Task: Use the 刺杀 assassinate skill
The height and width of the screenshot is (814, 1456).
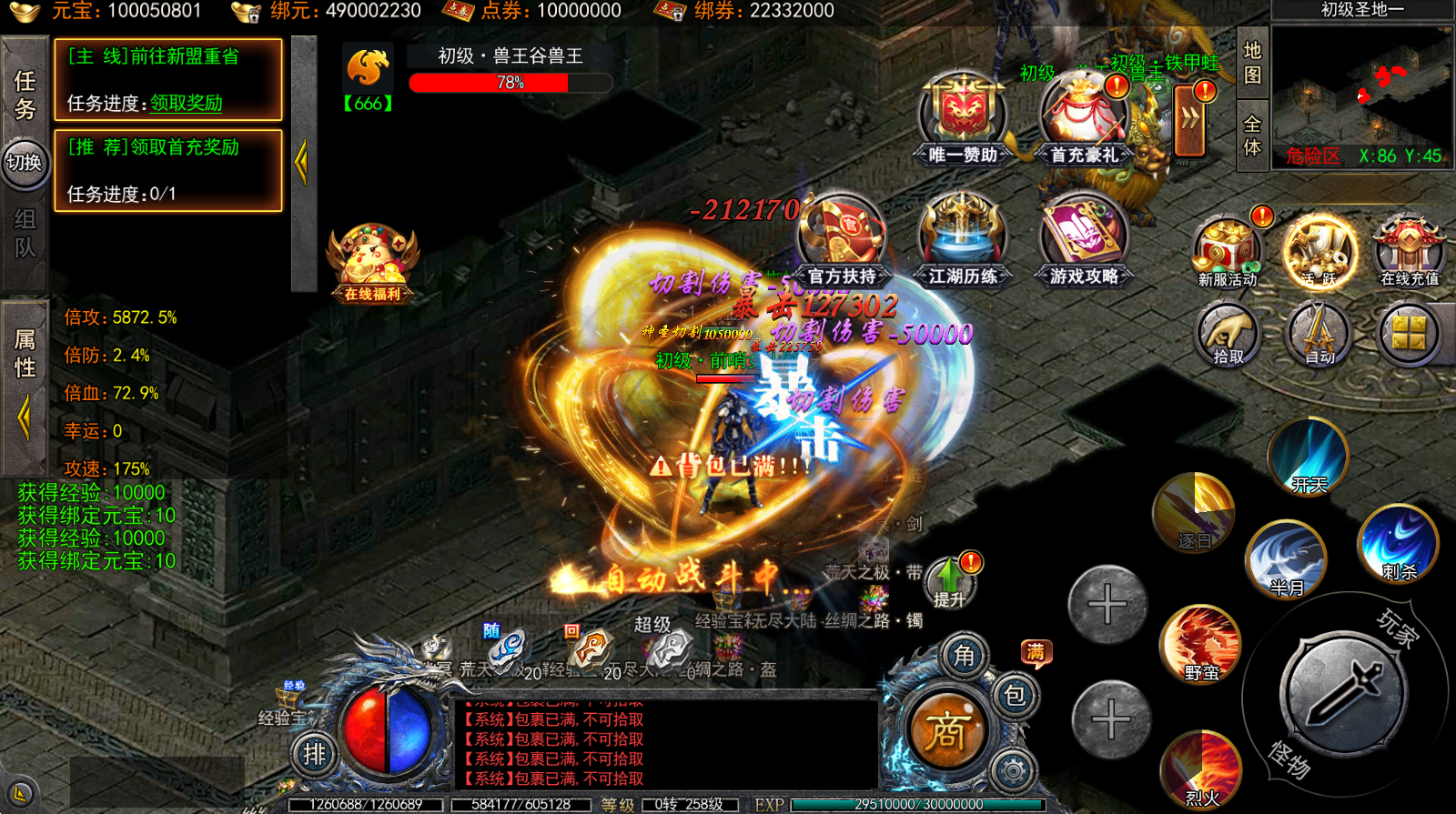Action: [1399, 544]
